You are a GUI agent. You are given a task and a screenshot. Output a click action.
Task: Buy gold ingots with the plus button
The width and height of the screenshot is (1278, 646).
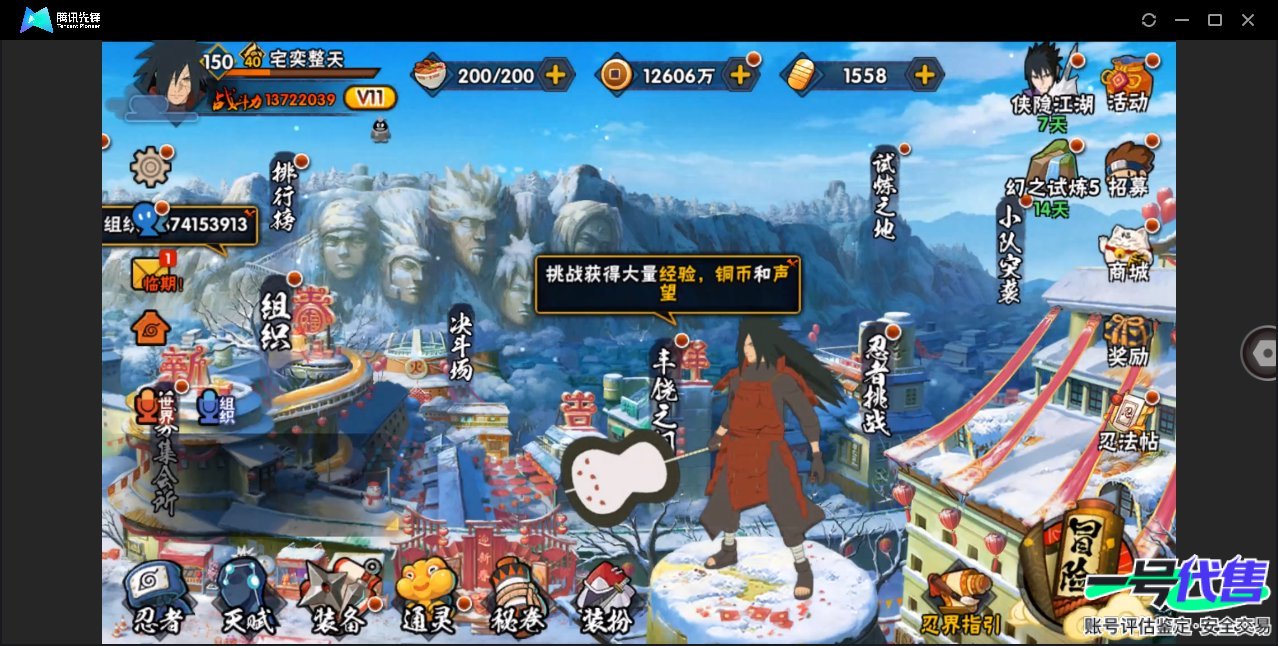(x=925, y=75)
